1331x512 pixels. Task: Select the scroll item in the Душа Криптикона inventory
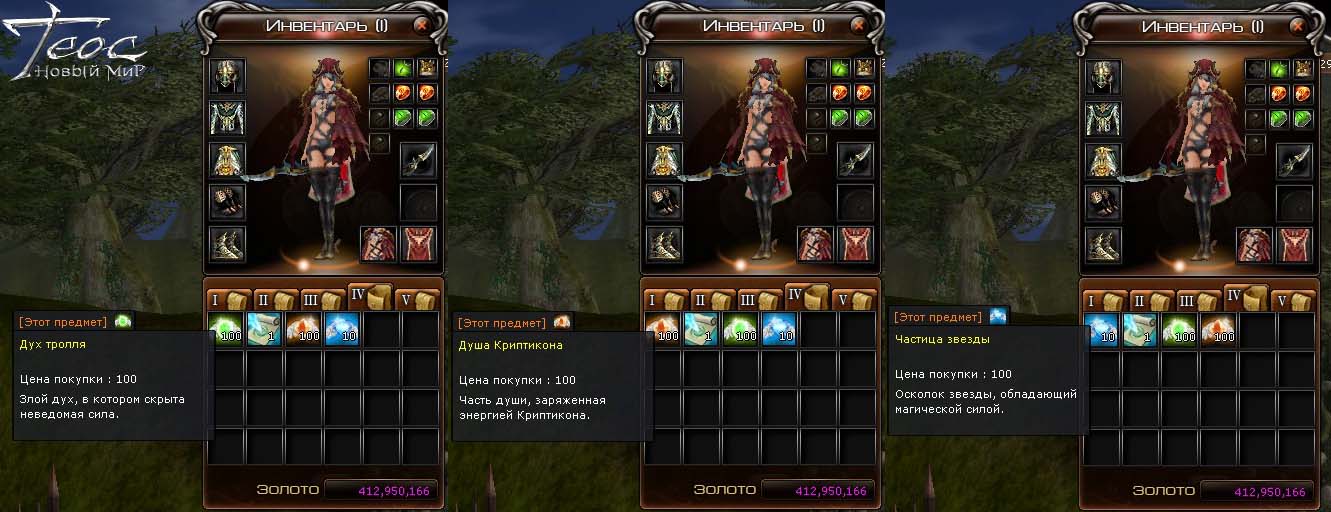click(x=701, y=329)
